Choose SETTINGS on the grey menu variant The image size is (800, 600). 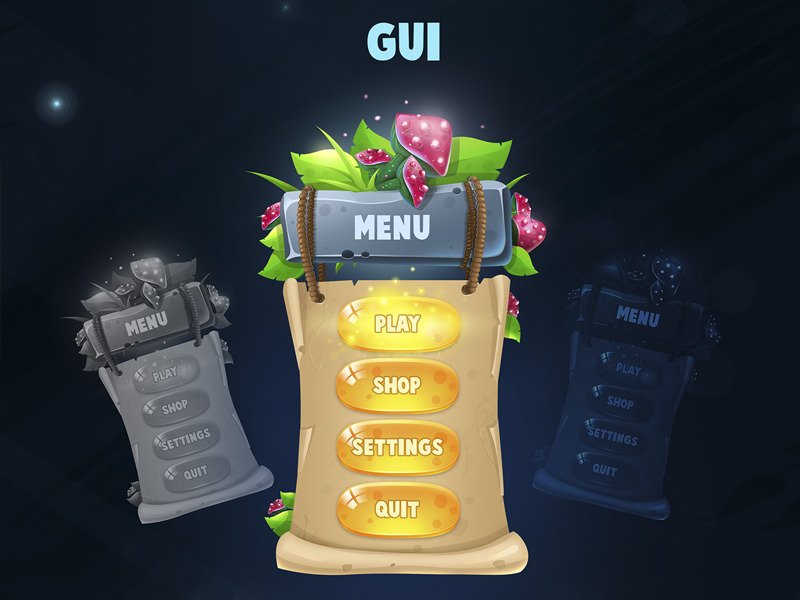(x=186, y=438)
